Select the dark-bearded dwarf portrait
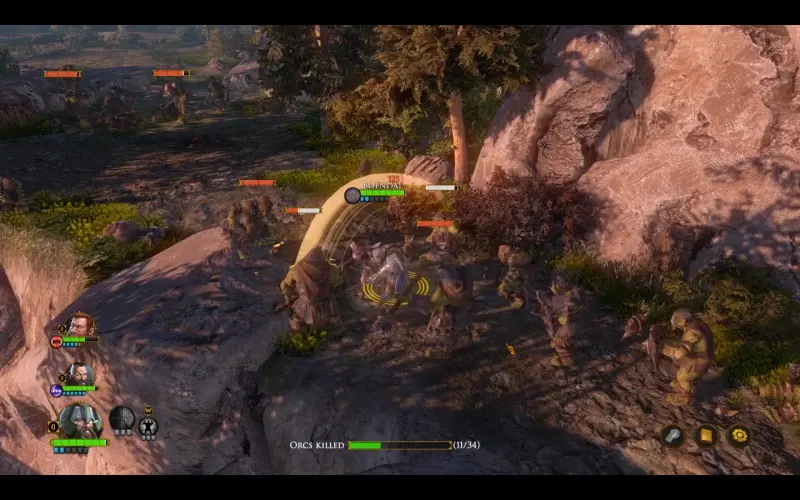The width and height of the screenshot is (800, 500). pyautogui.click(x=80, y=373)
